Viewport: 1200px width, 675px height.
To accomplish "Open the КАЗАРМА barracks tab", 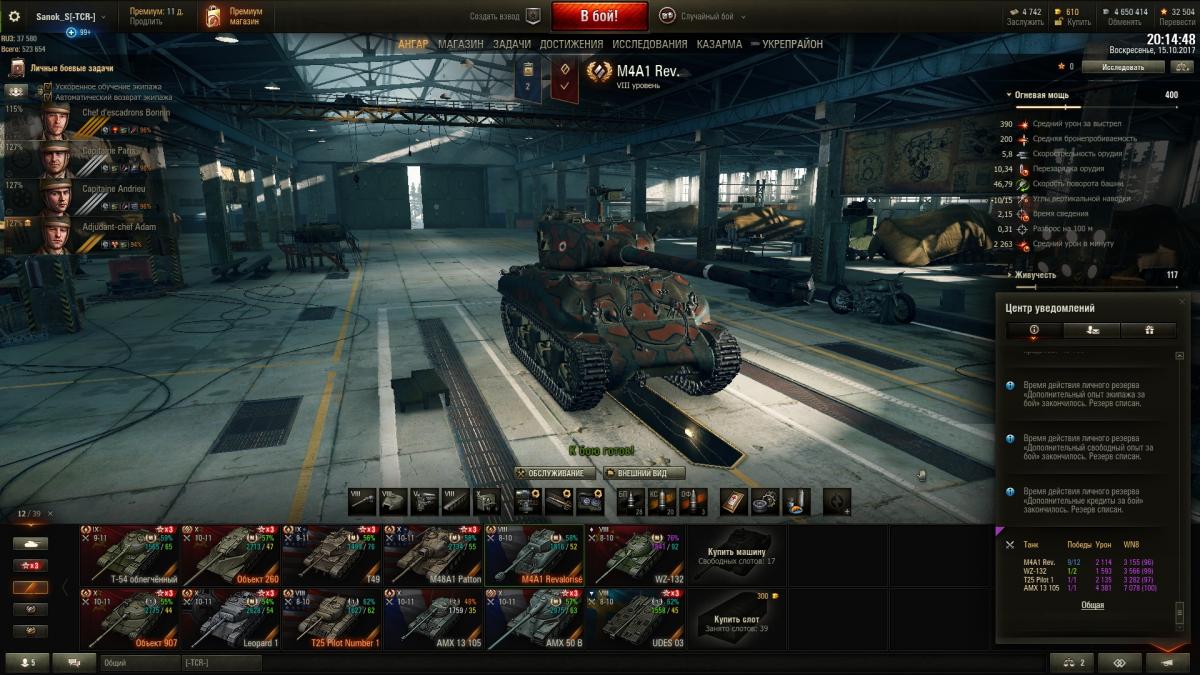I will [x=719, y=44].
